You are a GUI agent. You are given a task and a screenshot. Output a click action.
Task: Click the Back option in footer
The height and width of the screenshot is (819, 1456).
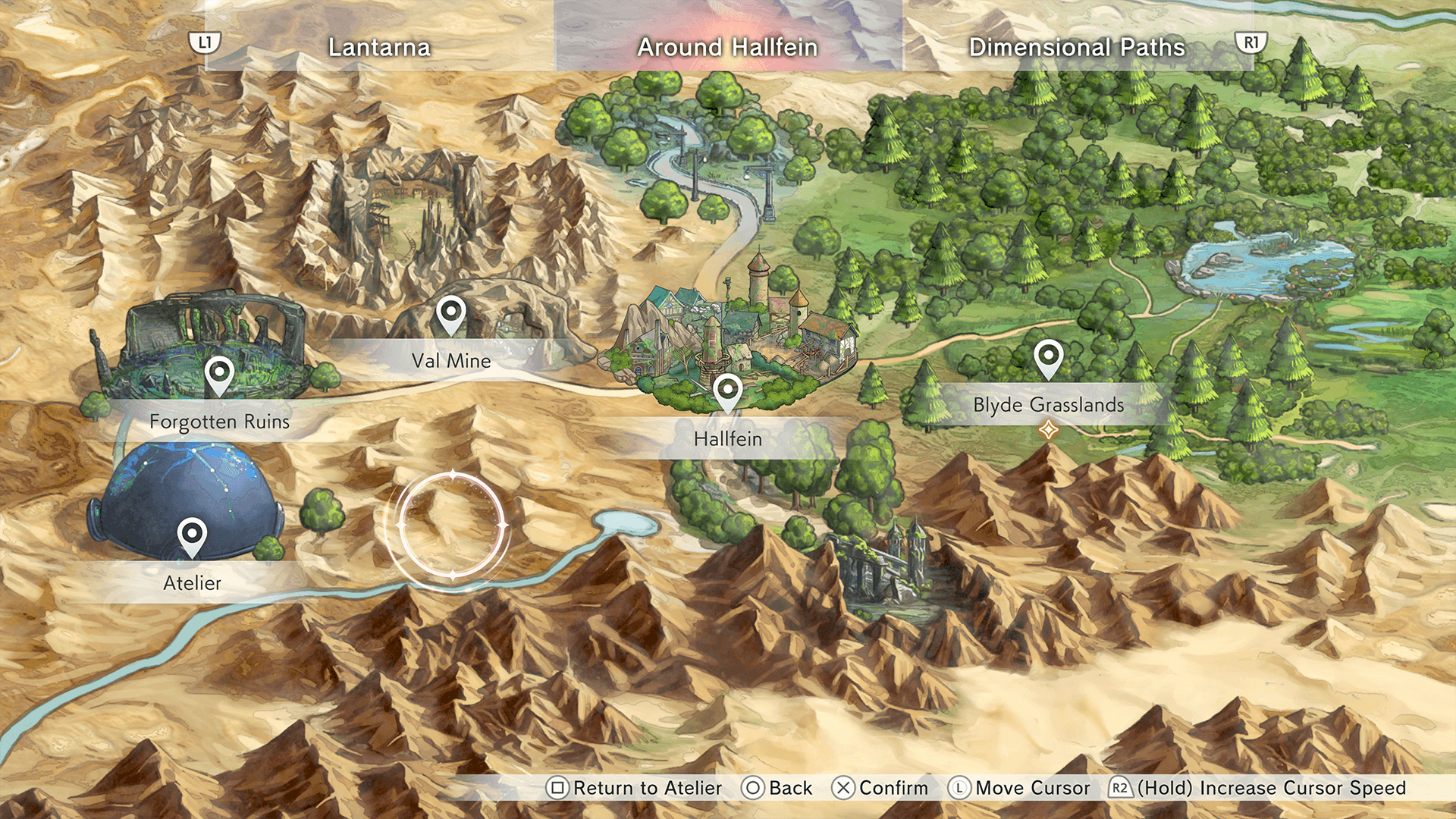pos(777,788)
